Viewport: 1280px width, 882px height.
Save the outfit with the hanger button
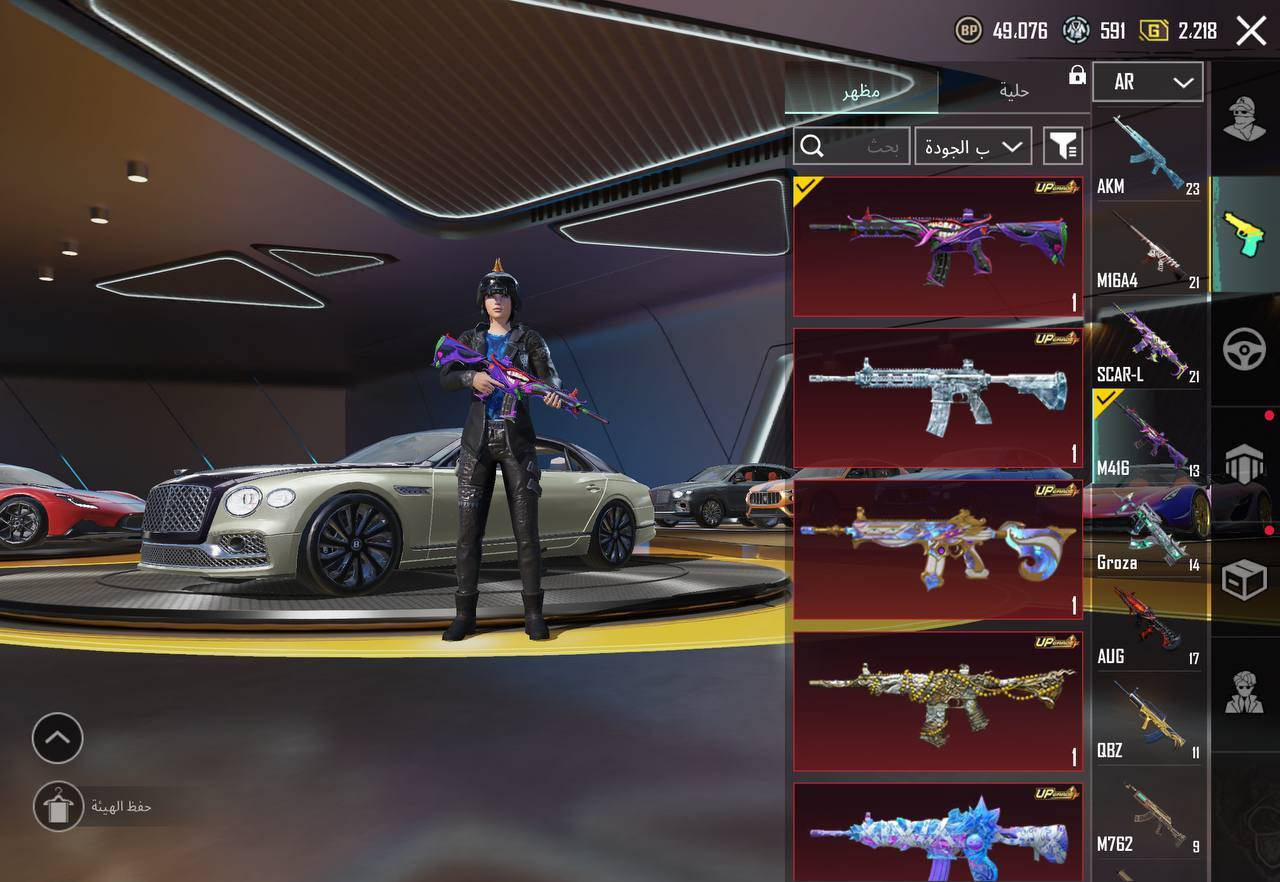58,806
